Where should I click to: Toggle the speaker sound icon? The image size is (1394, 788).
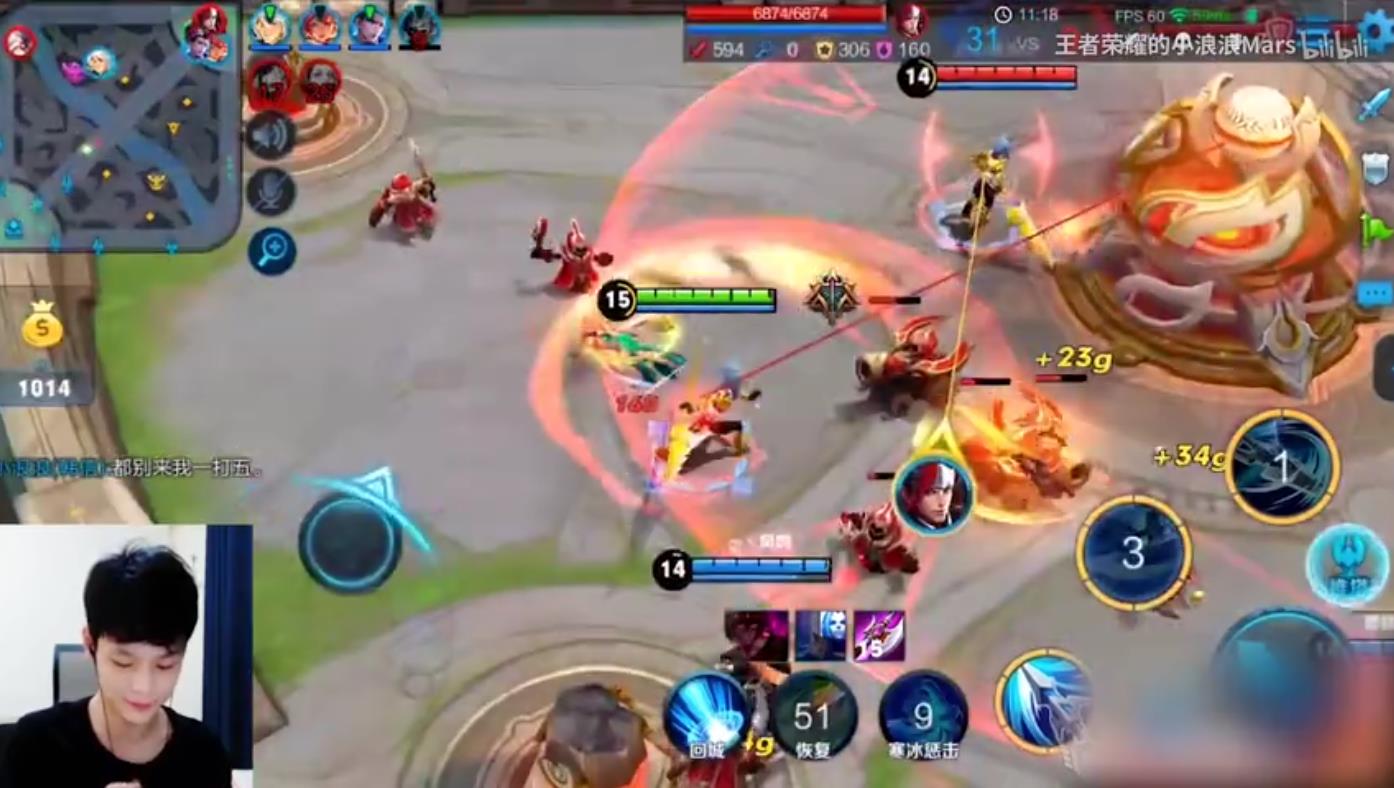click(x=271, y=136)
